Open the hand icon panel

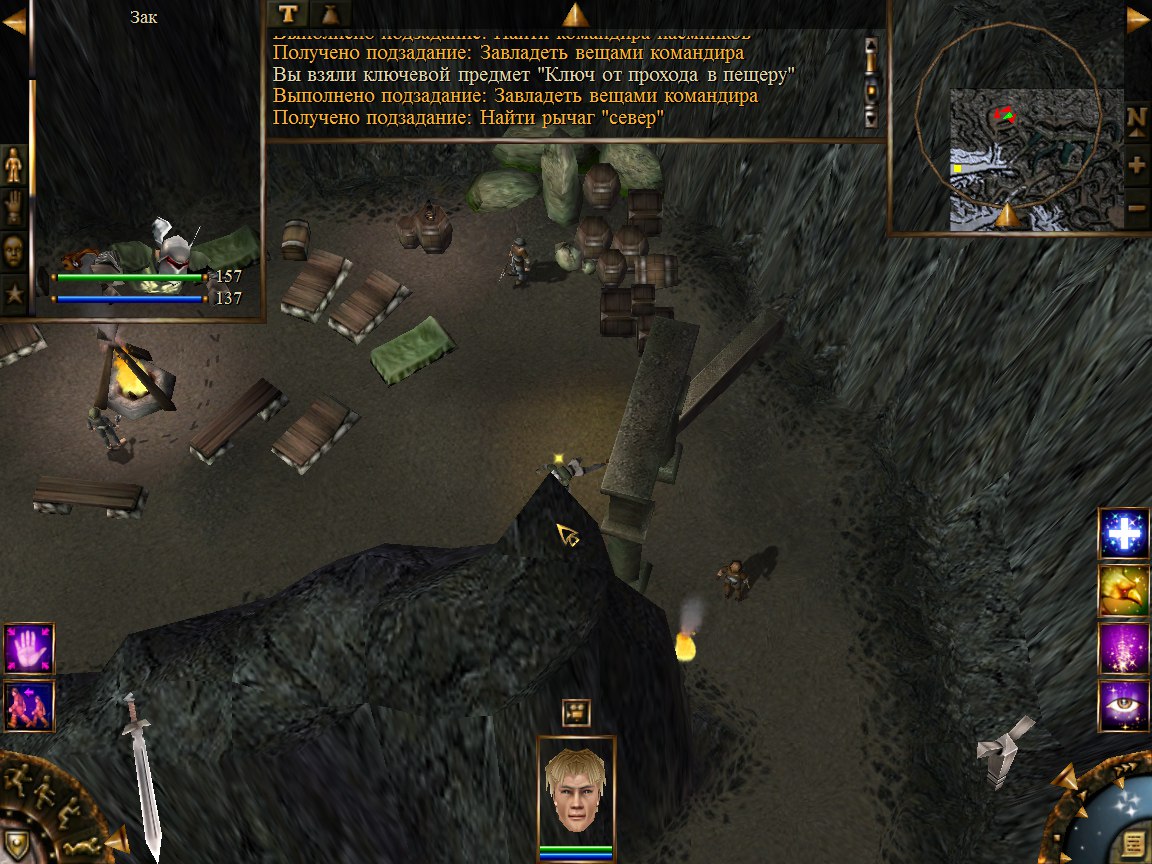14,207
